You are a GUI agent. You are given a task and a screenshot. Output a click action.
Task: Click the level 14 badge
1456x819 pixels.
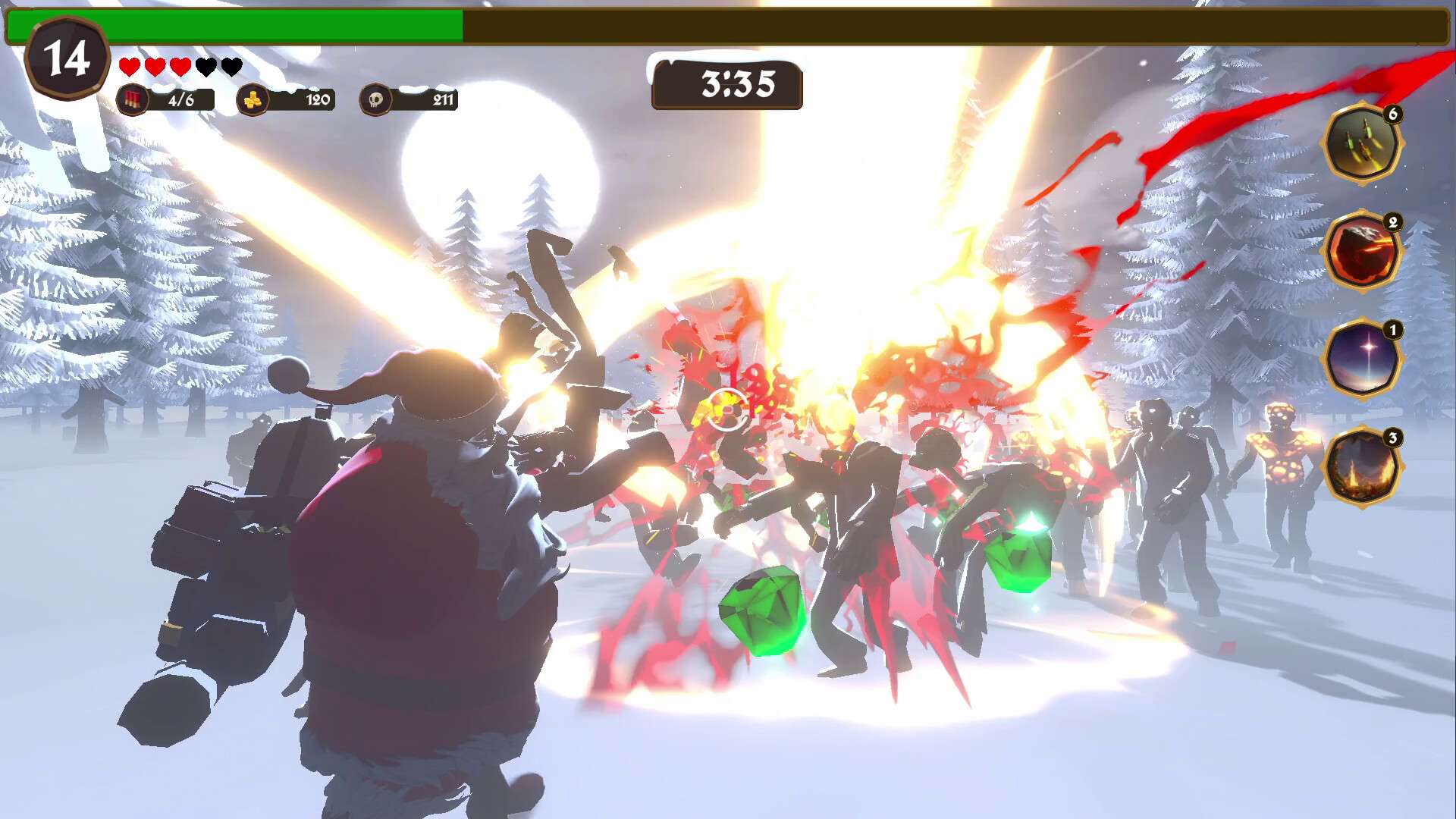67,58
